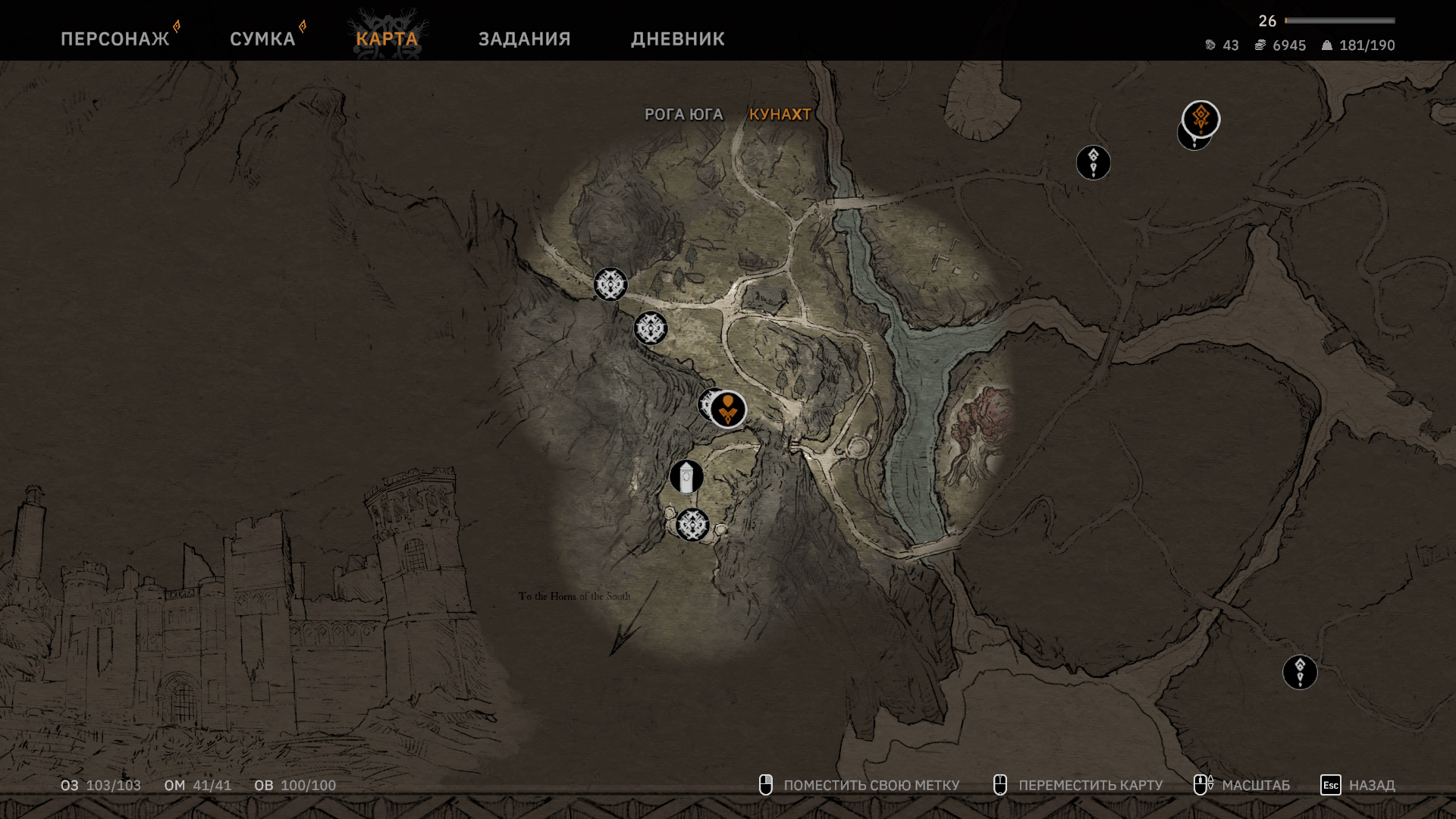Select the КАРТА map tab
The image size is (1456, 819).
[387, 39]
